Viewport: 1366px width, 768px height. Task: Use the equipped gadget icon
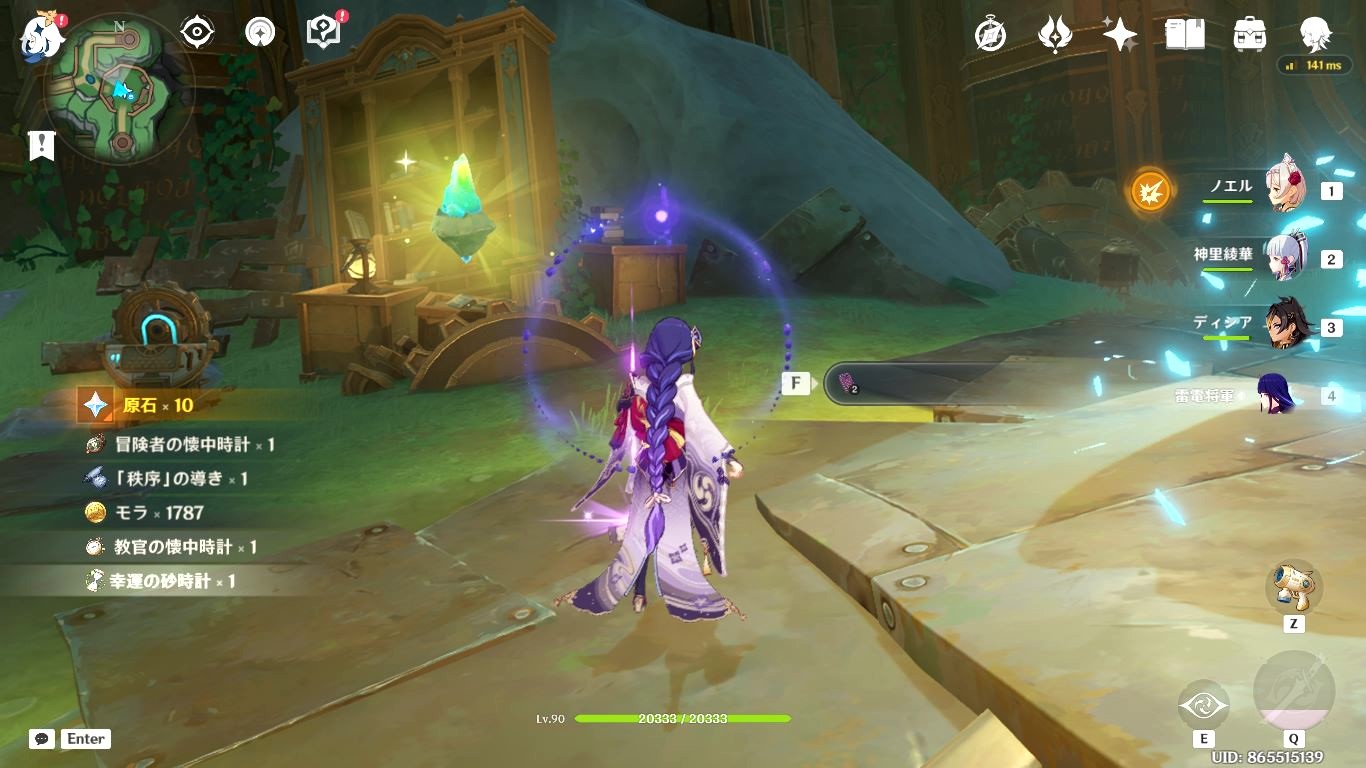click(x=1294, y=587)
